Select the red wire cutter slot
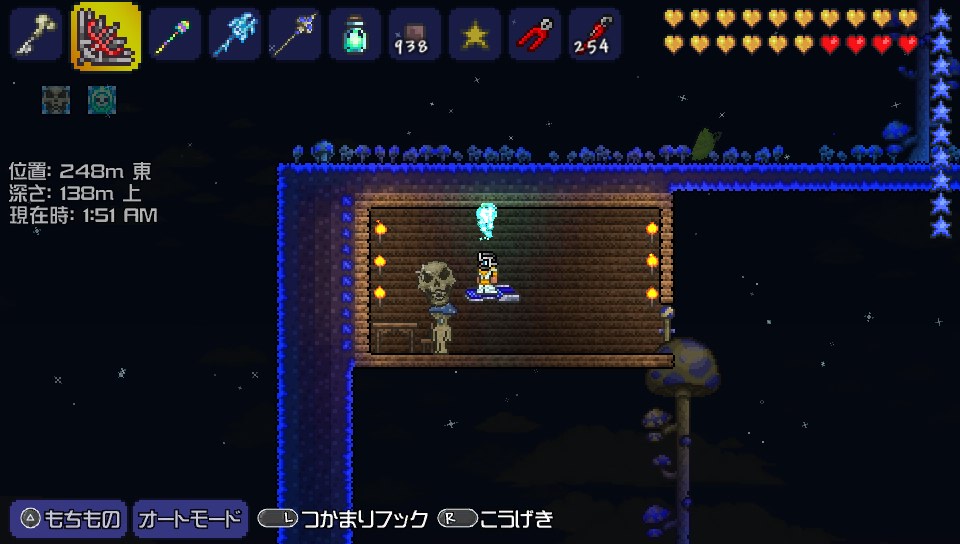 535,35
